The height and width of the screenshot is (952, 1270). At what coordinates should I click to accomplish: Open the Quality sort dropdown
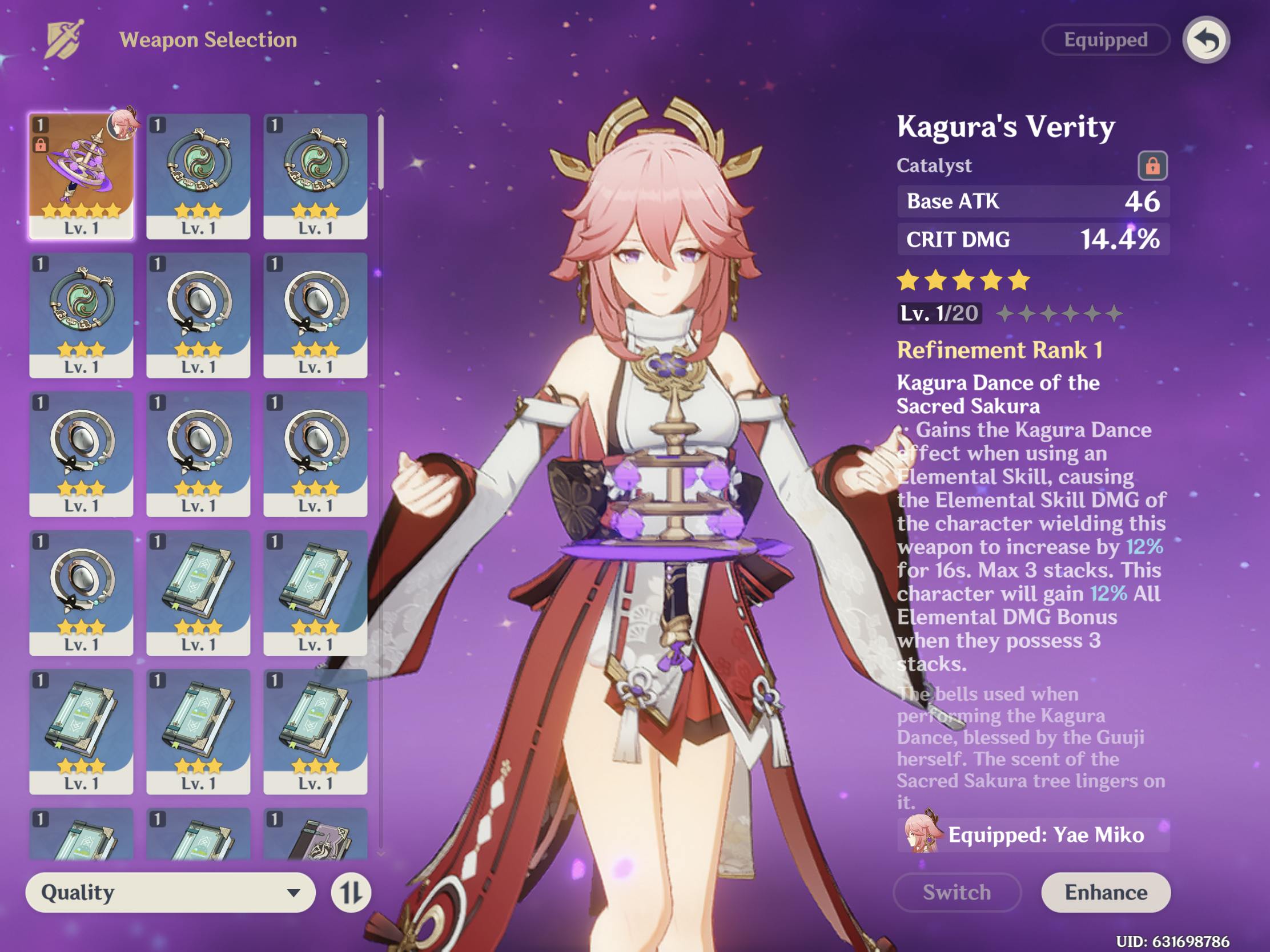tap(171, 892)
